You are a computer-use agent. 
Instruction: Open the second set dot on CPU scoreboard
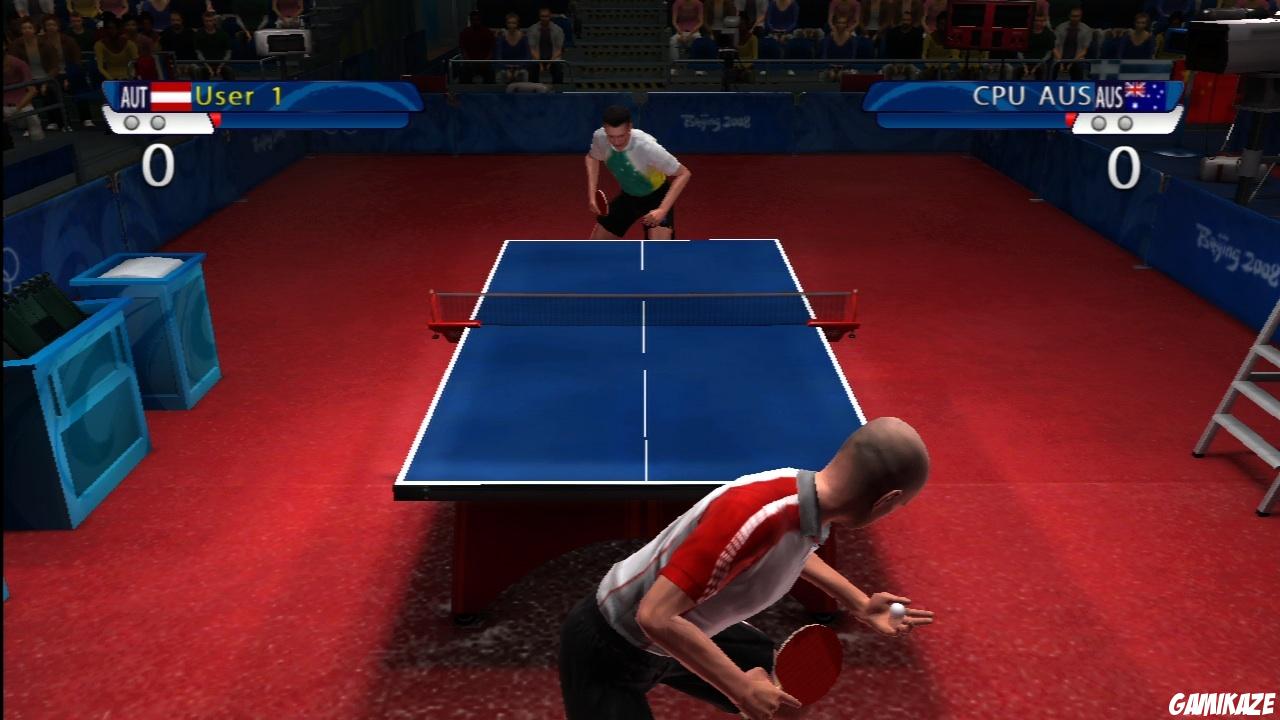click(x=1124, y=124)
